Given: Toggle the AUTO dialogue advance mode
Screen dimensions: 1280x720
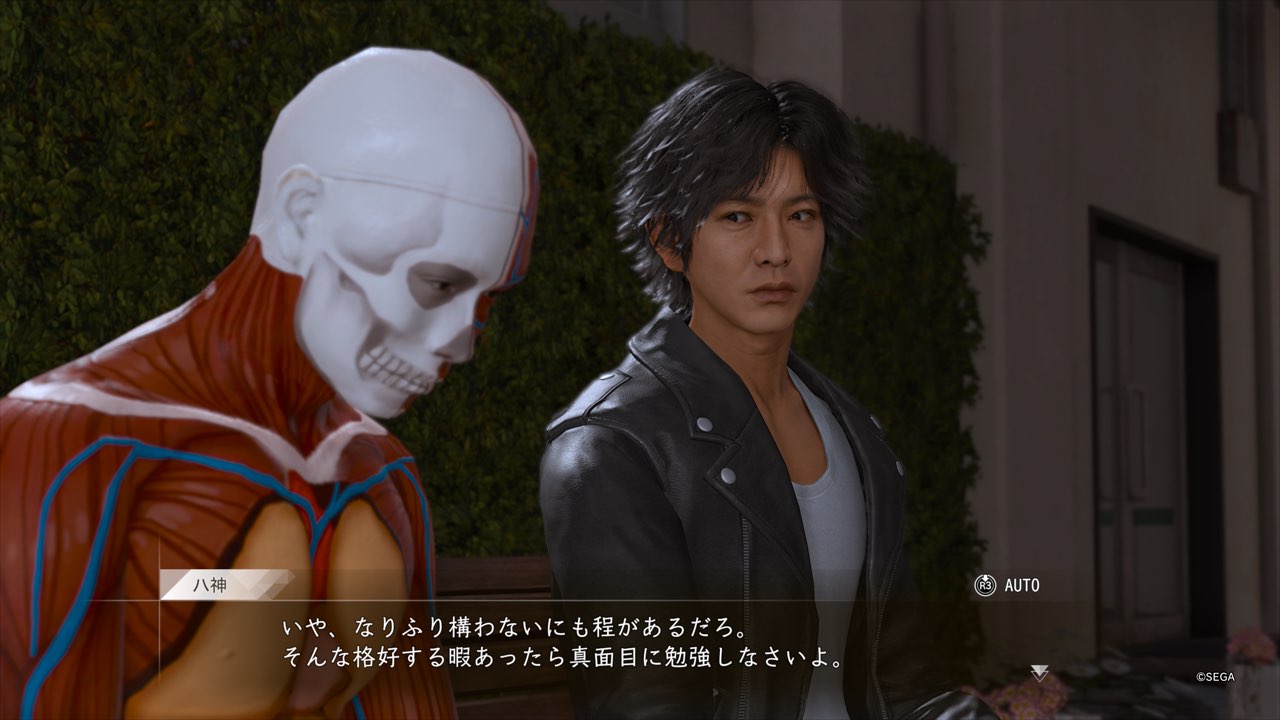Looking at the screenshot, I should 1007,585.
